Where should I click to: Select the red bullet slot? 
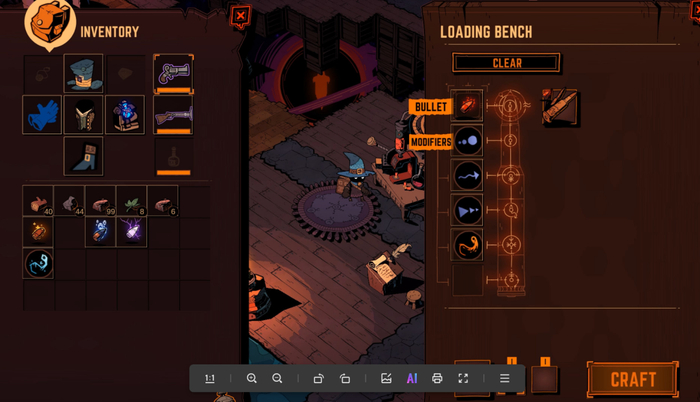[x=467, y=106]
